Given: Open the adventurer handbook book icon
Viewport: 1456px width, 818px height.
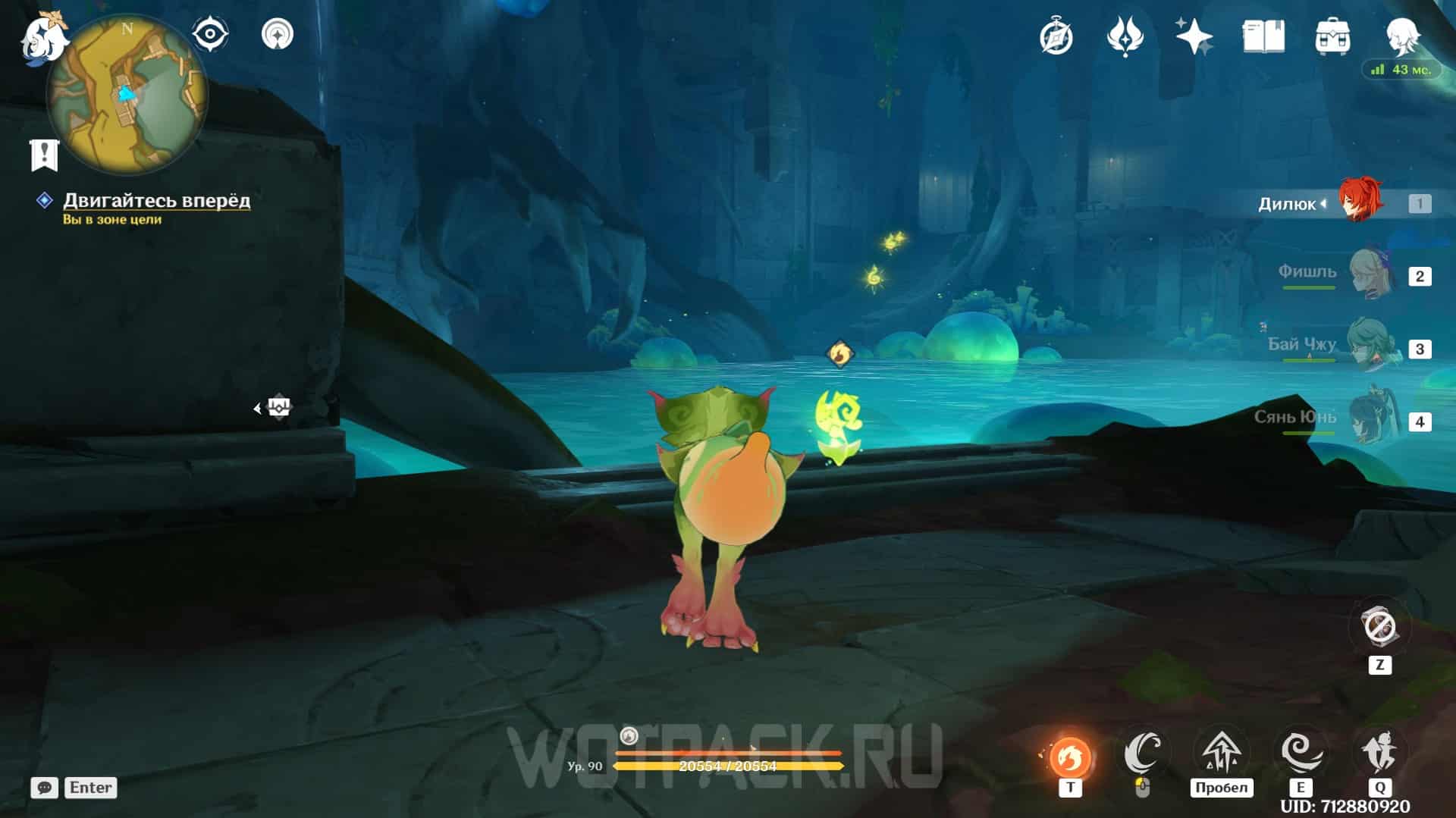Looking at the screenshot, I should pyautogui.click(x=1263, y=37).
